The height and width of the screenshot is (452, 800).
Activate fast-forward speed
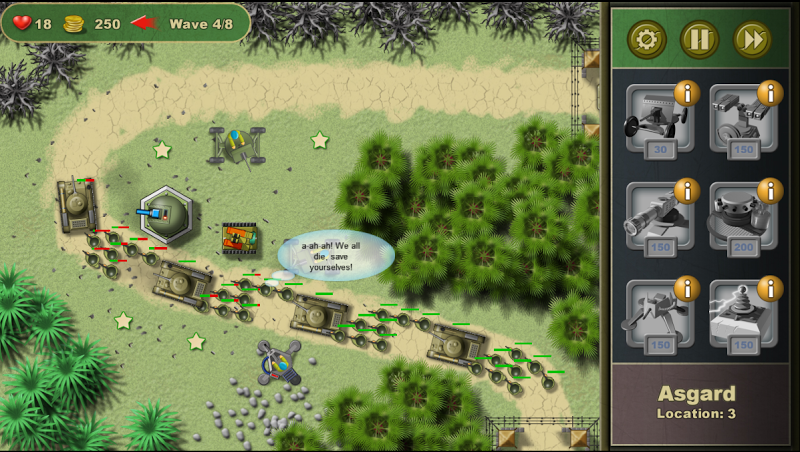coord(752,40)
